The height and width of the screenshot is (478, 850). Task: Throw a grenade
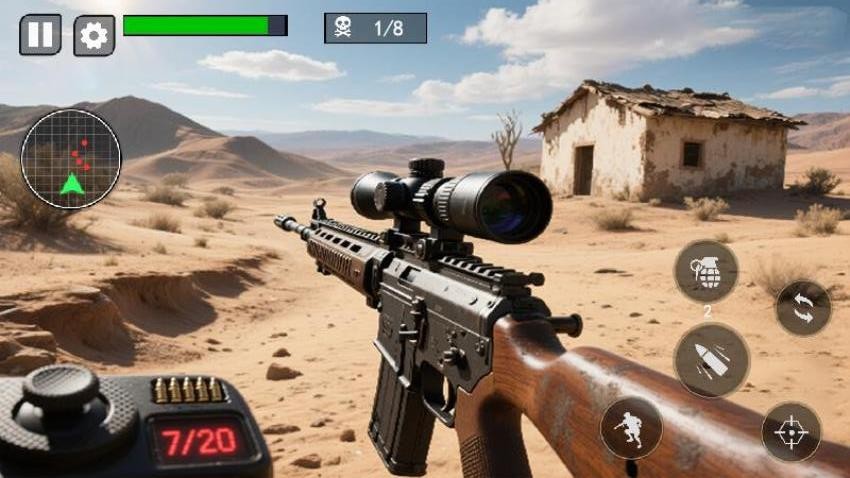(x=706, y=271)
